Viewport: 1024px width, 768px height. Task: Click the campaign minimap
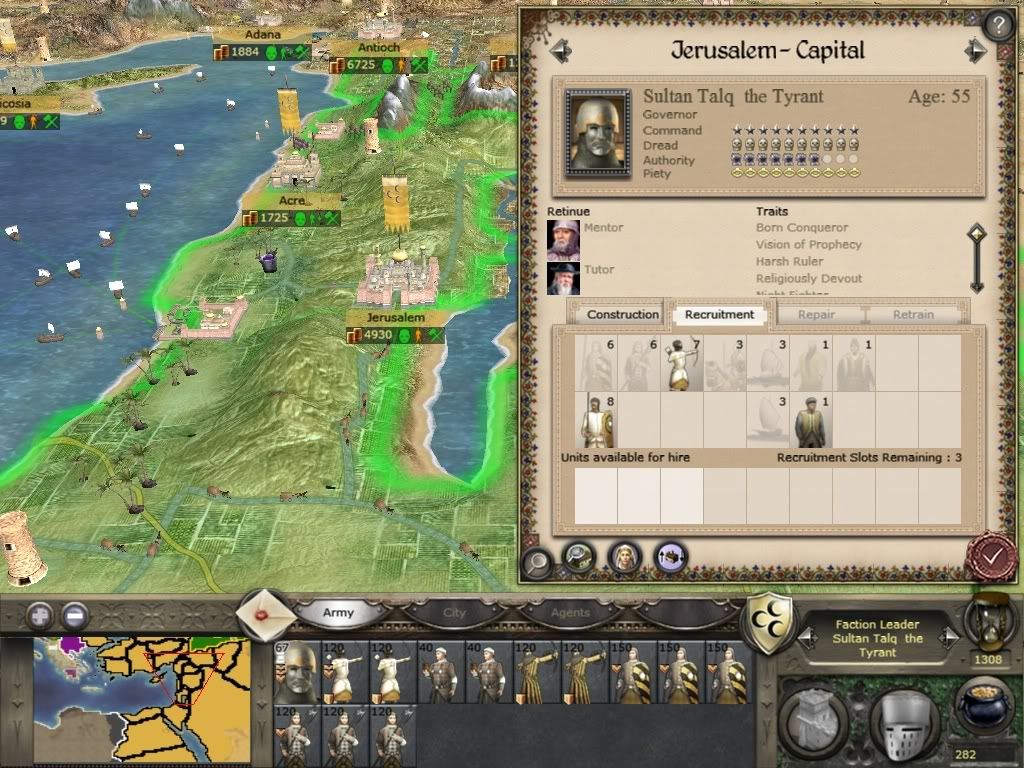click(x=142, y=699)
